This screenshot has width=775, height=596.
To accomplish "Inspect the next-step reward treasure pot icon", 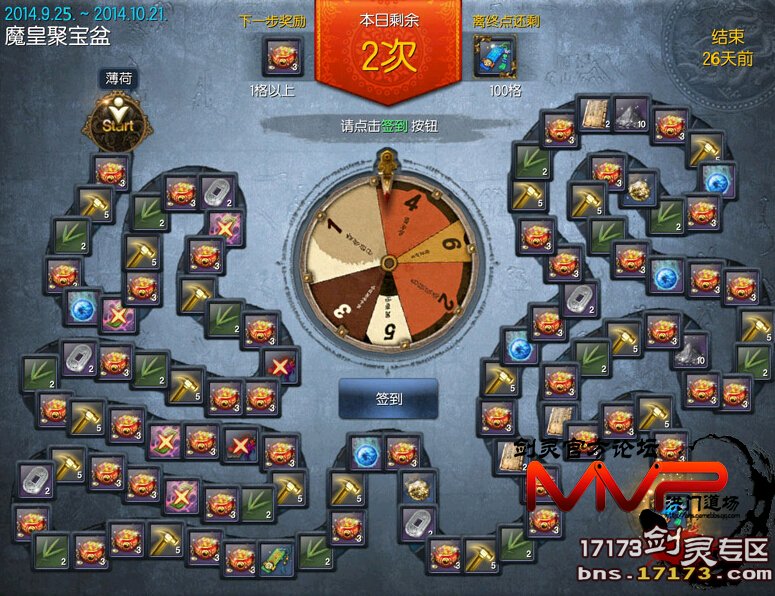I will [x=283, y=58].
